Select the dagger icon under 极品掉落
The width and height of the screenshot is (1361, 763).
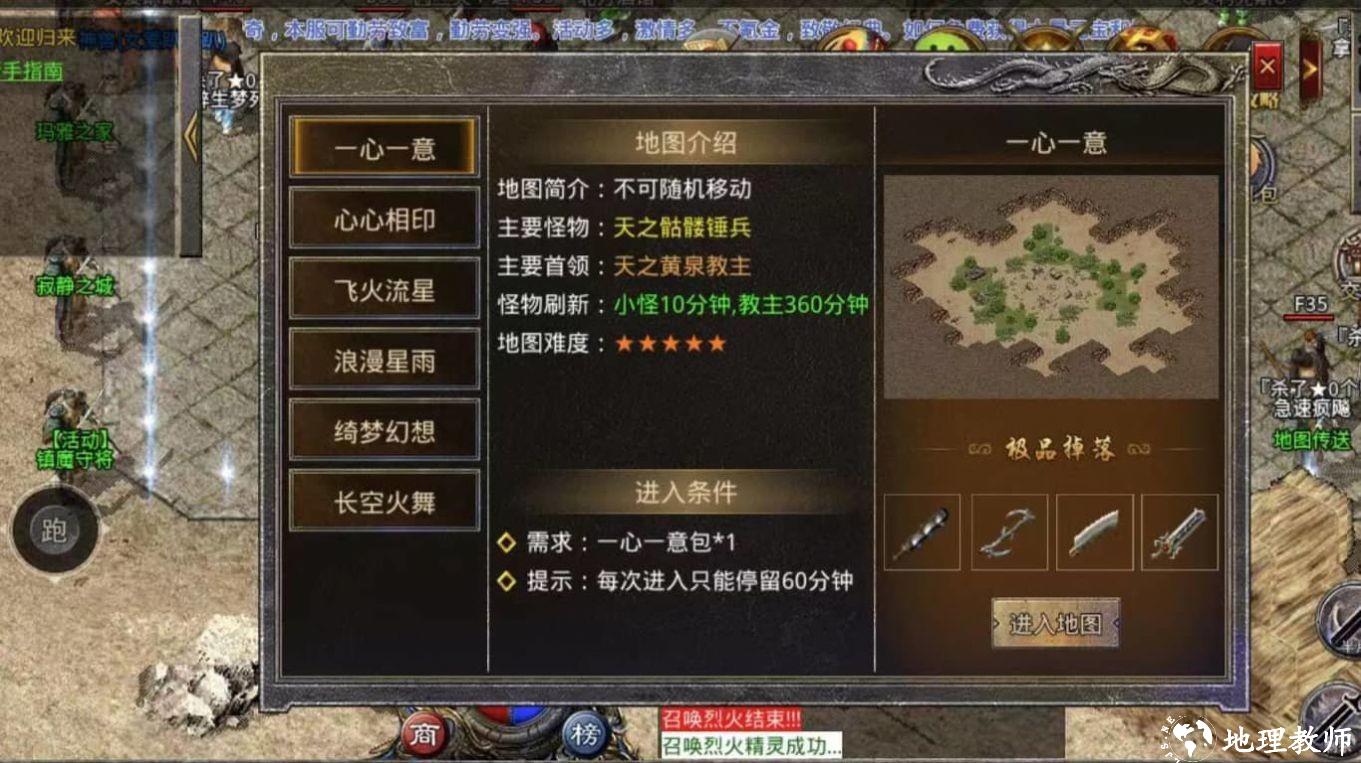(922, 533)
